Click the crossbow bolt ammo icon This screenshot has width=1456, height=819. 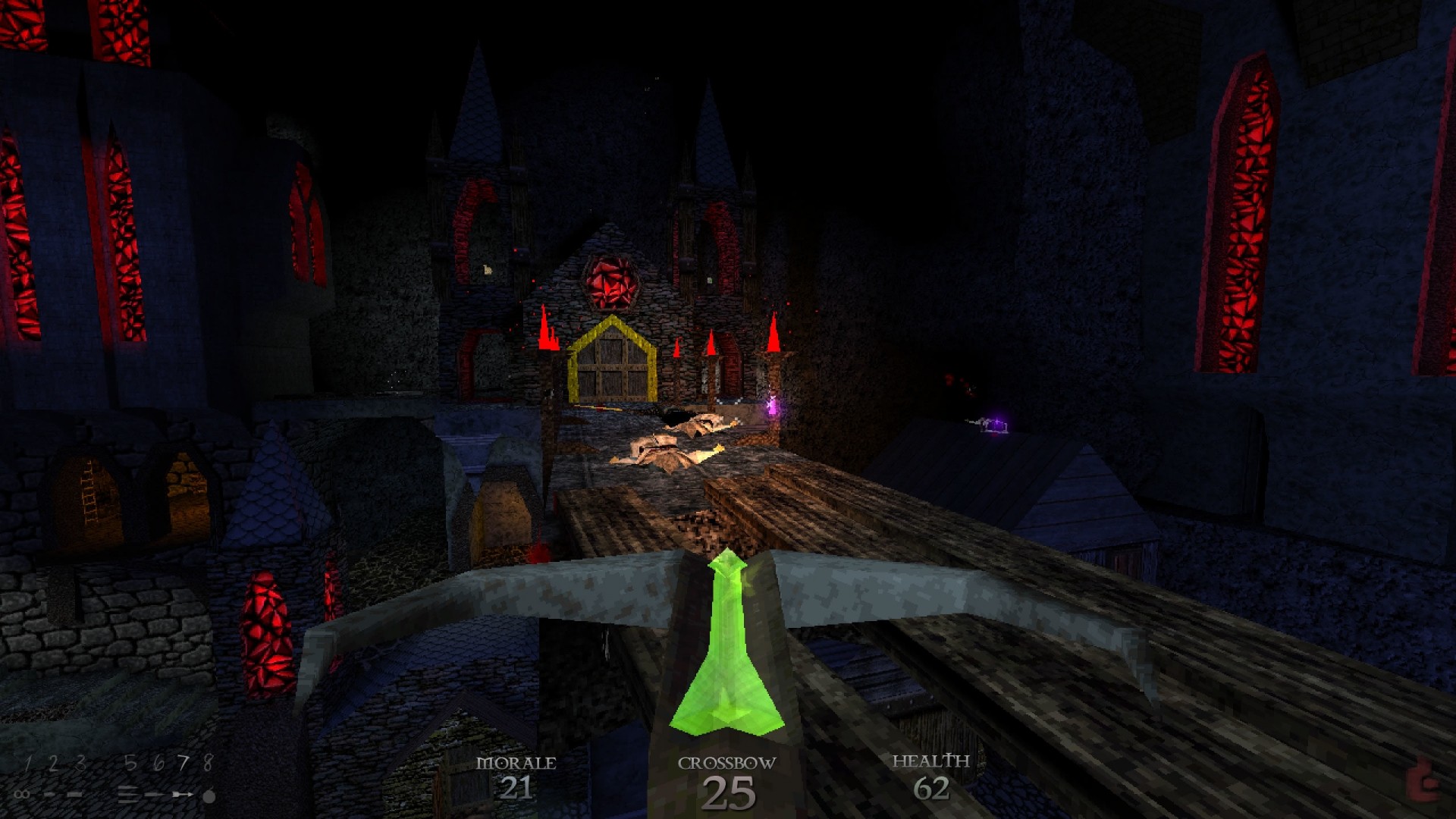pyautogui.click(x=182, y=795)
